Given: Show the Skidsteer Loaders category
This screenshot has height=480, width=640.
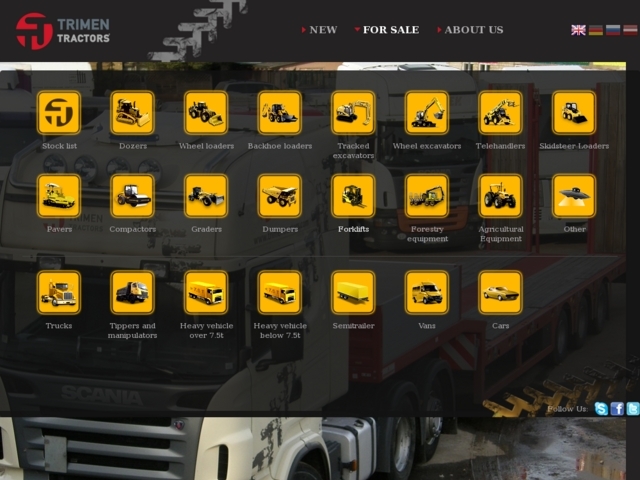Looking at the screenshot, I should pos(574,113).
